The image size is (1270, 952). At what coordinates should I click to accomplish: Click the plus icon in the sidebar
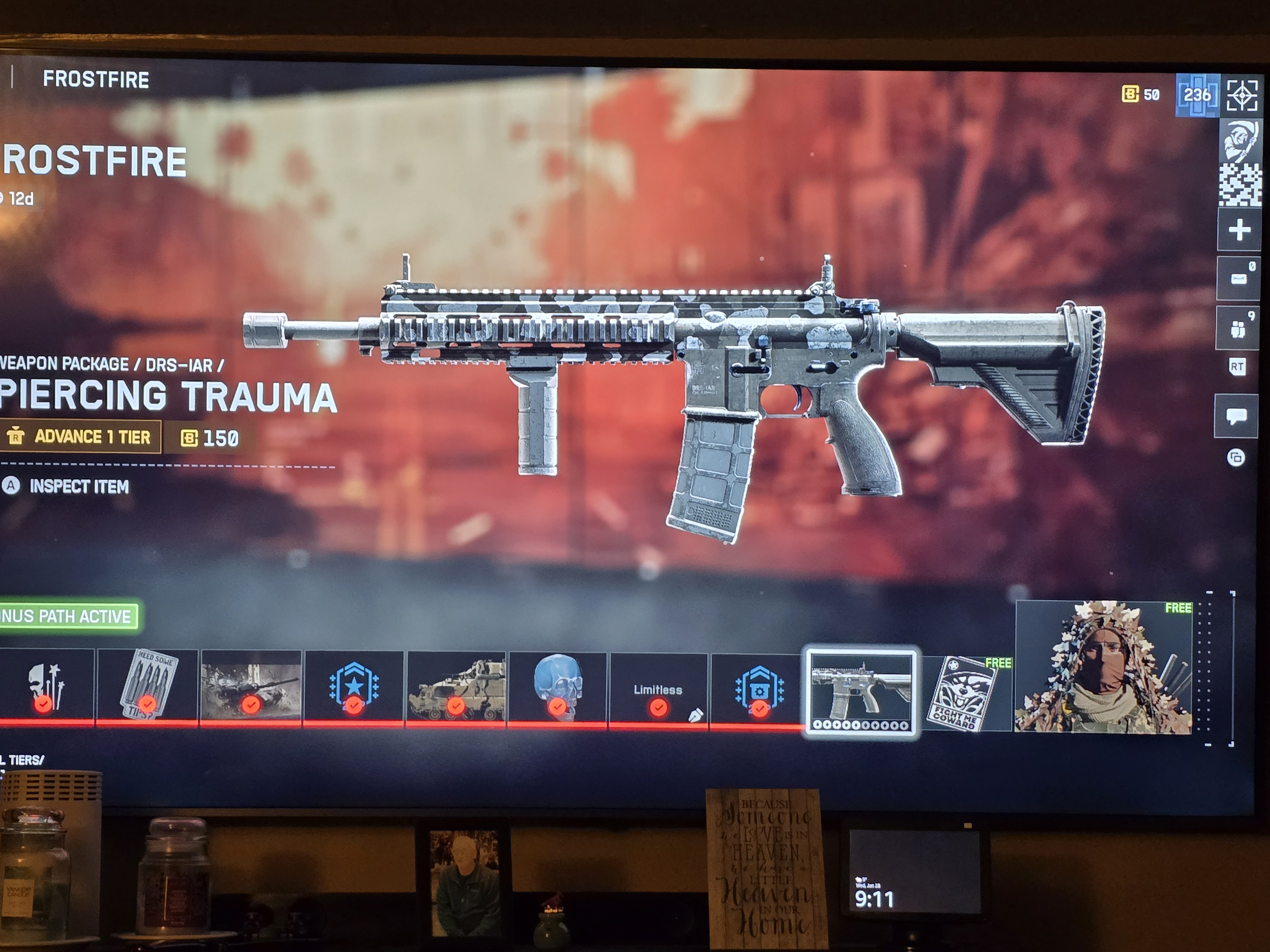pos(1239,230)
